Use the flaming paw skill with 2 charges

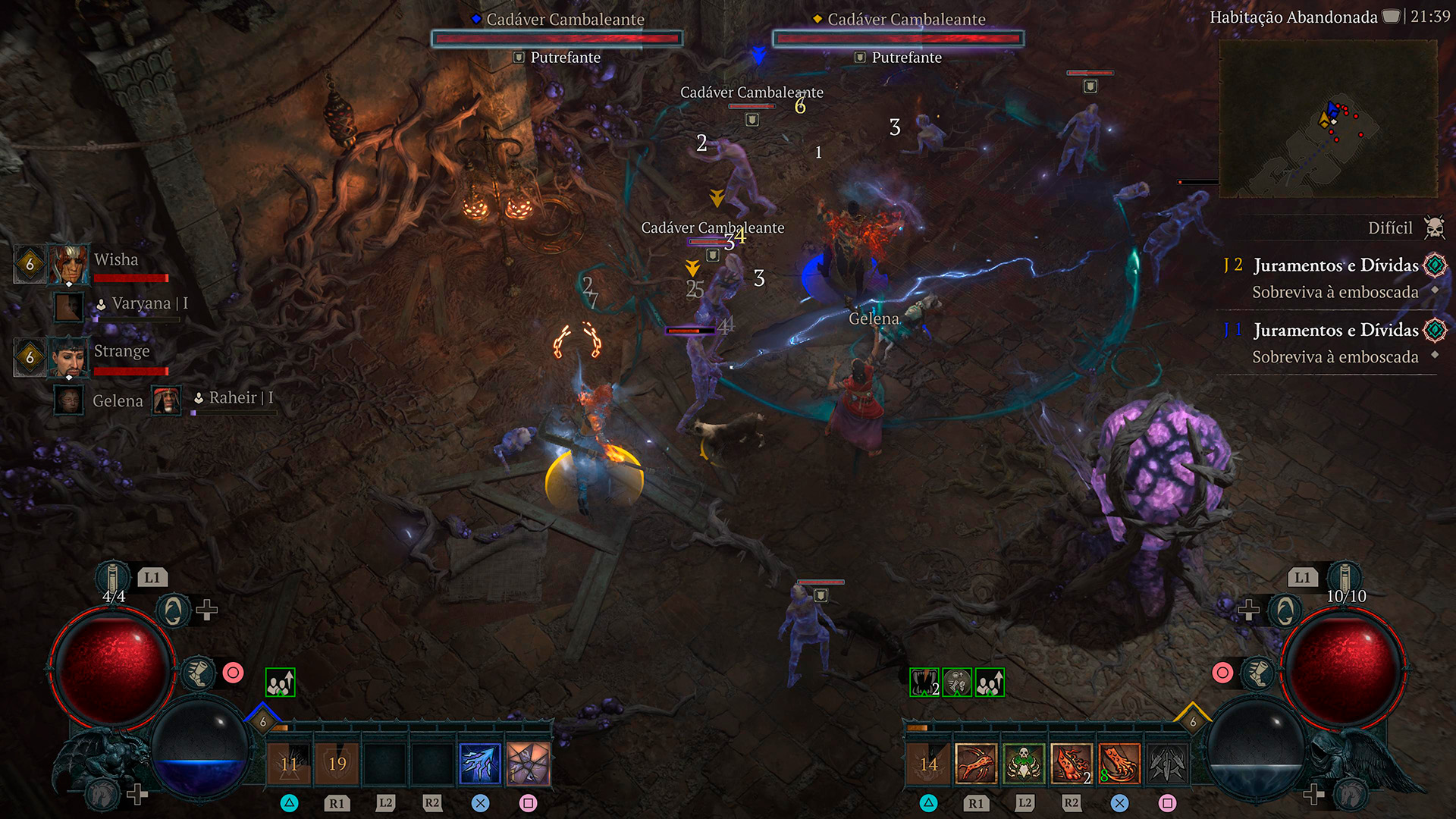tap(1071, 764)
